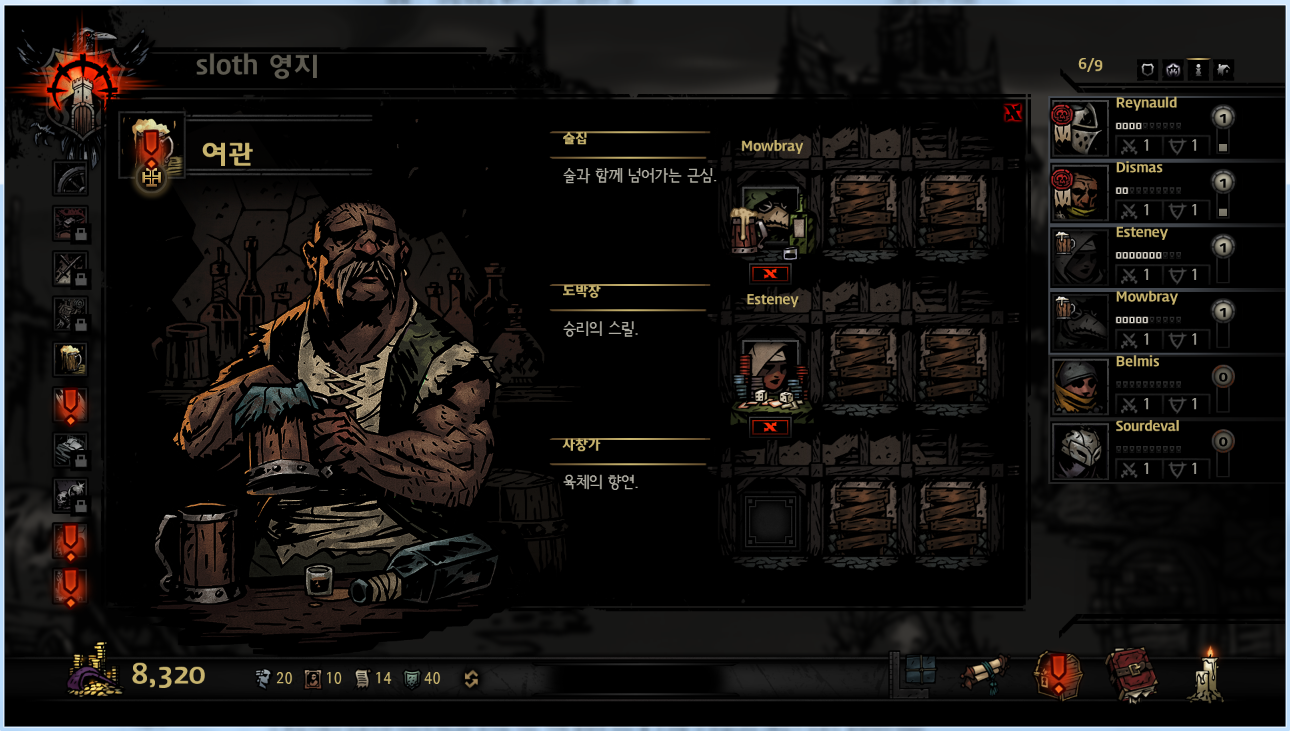
Task: Sort roster with the house icon
Action: point(1173,70)
